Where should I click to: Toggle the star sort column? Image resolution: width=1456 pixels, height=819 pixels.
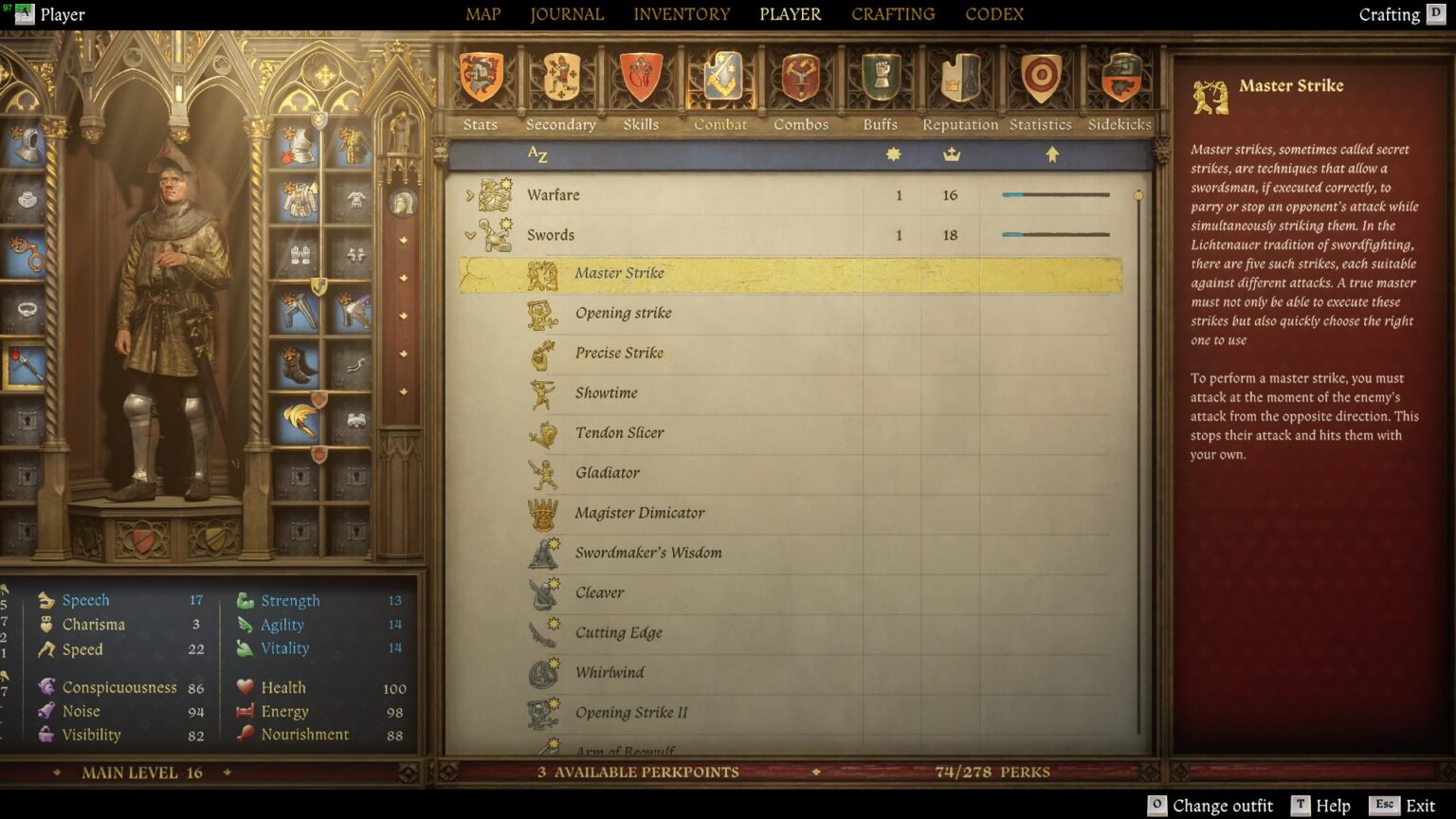[x=892, y=155]
